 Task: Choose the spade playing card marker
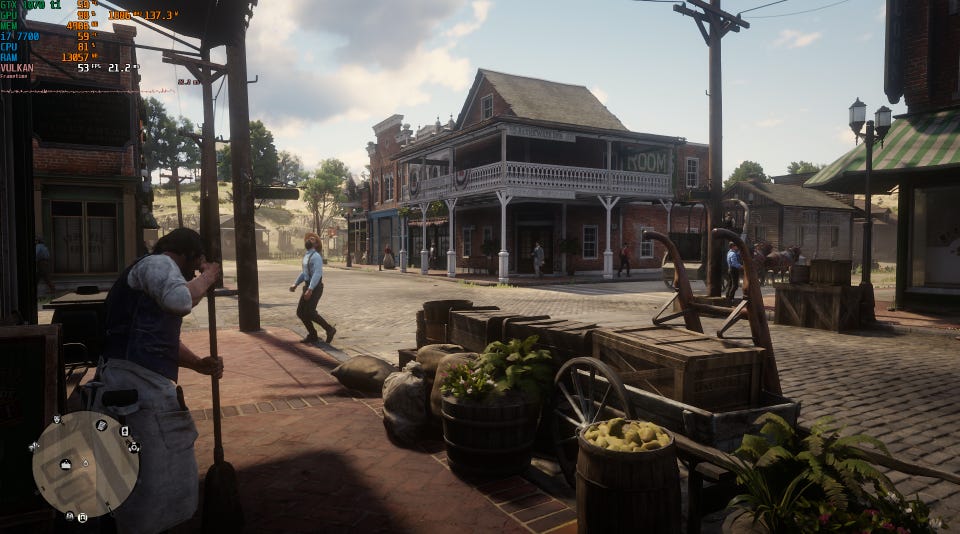click(125, 431)
